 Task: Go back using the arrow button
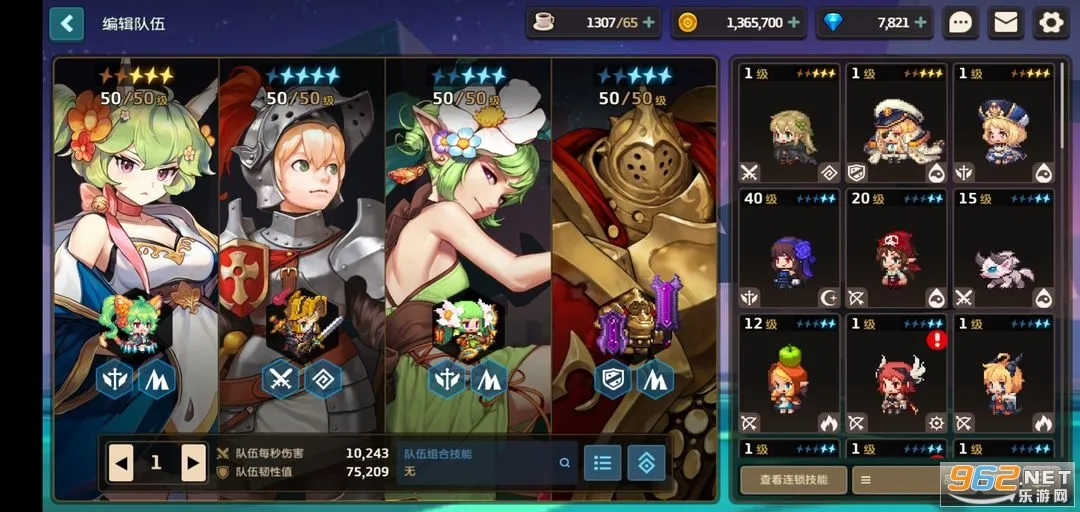(x=66, y=22)
